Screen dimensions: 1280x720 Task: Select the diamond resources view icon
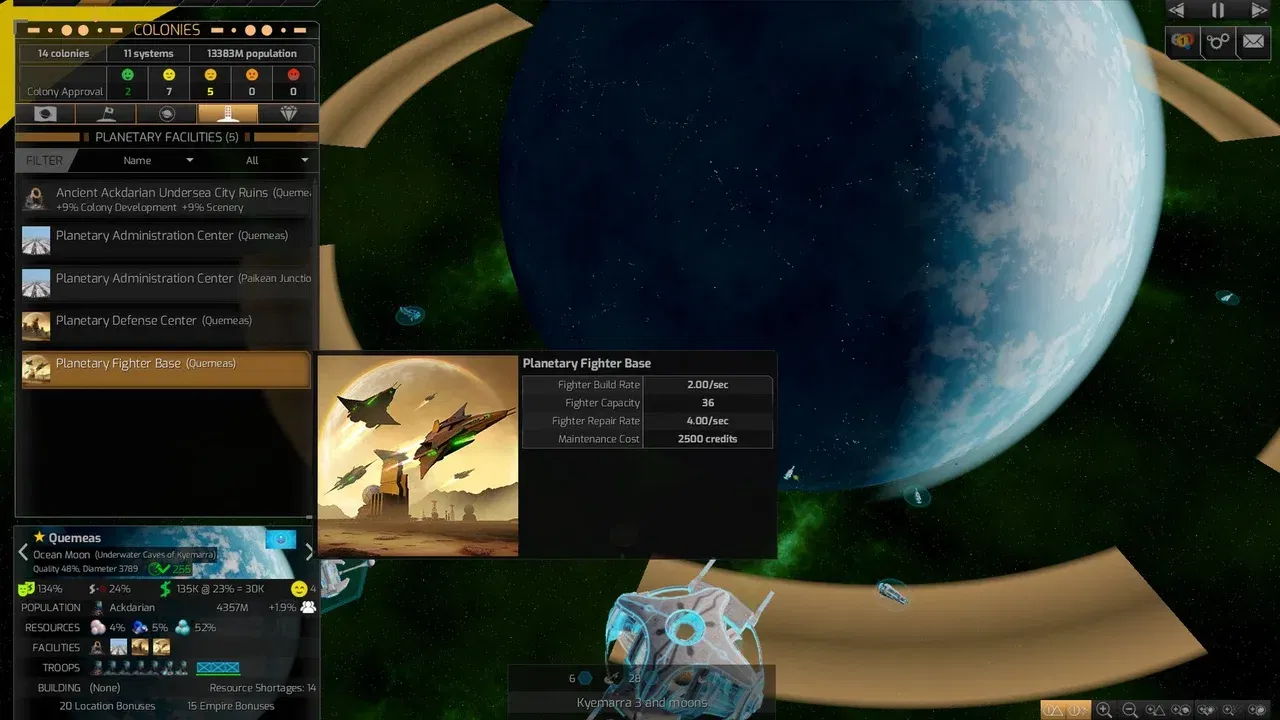[290, 113]
